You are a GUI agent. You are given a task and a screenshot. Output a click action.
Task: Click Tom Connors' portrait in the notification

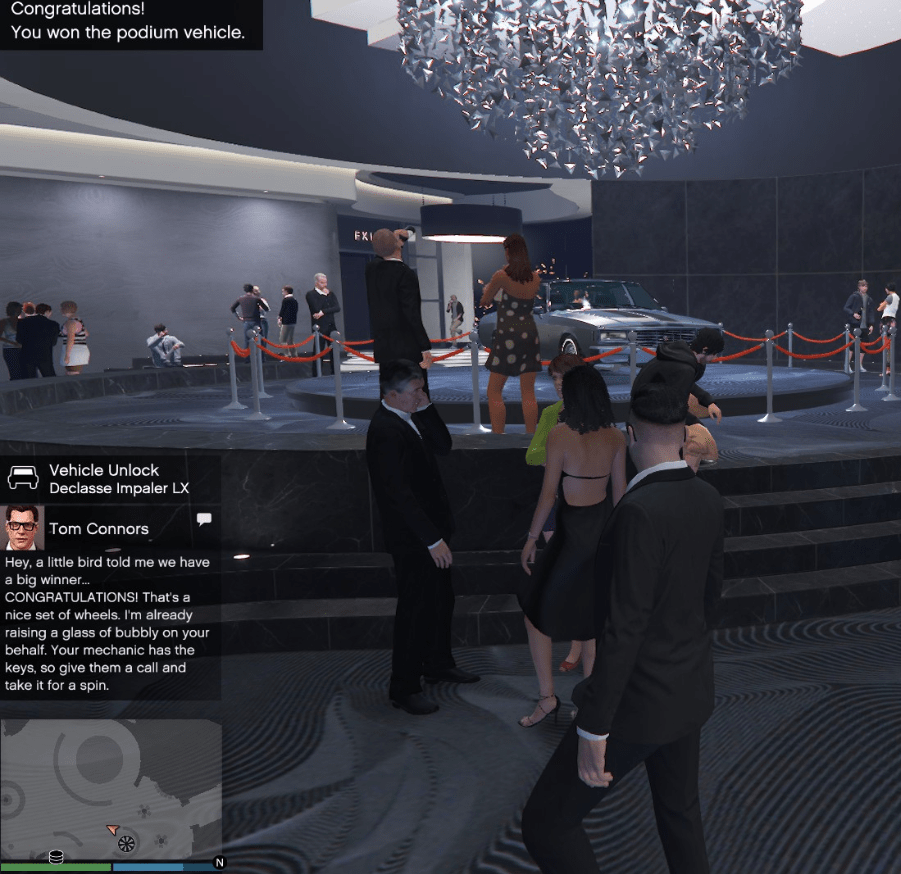click(24, 527)
